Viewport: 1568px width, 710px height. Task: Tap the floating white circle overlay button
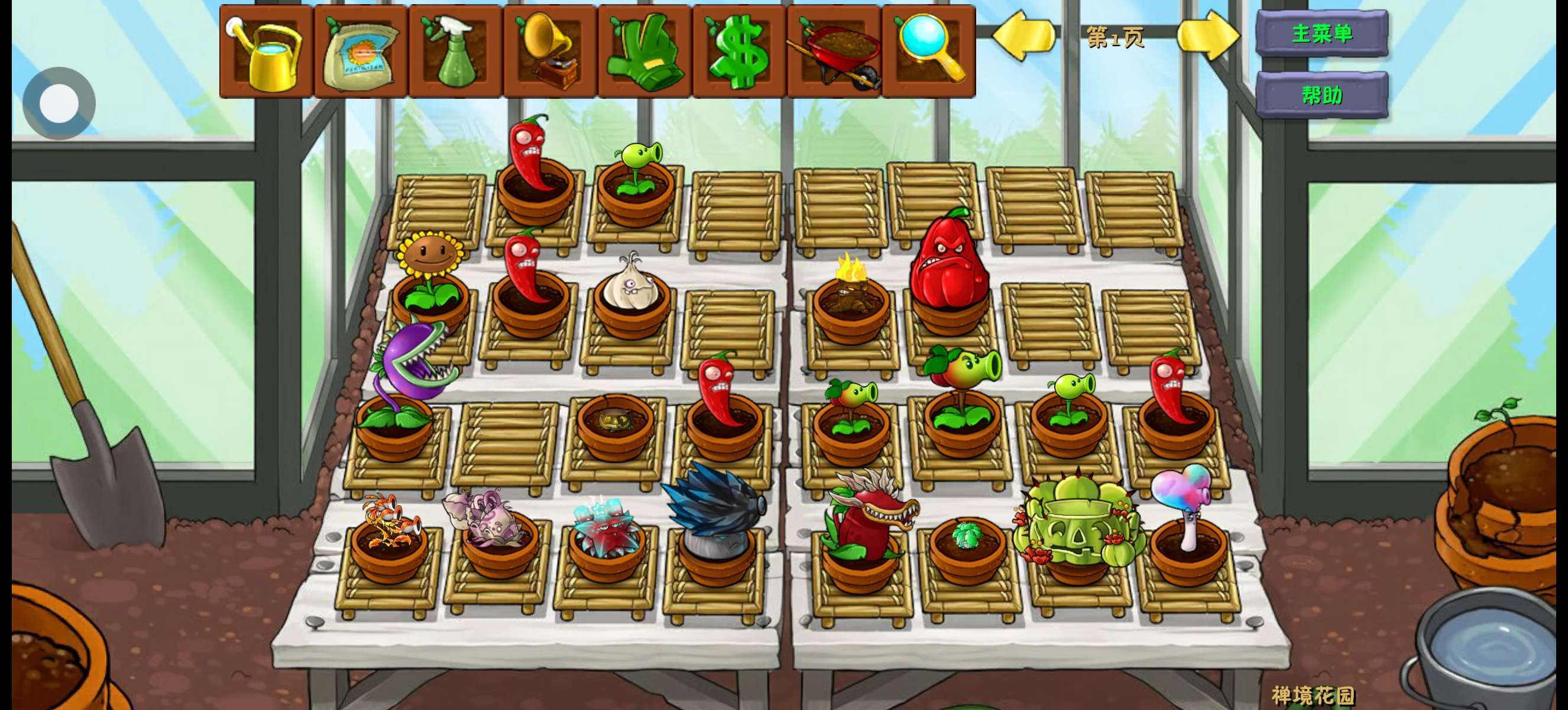click(x=59, y=104)
